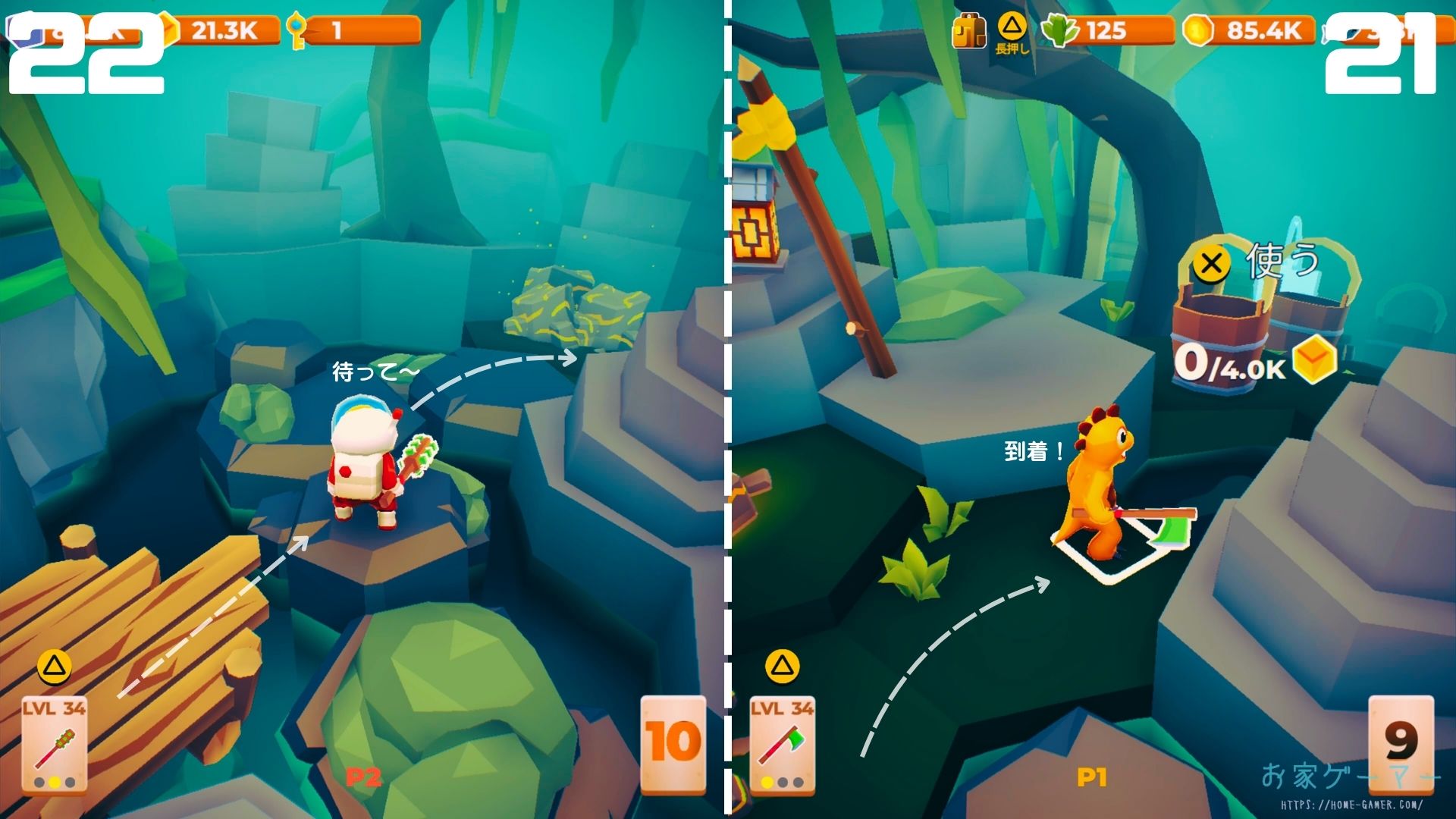Select the LVL 34 spiked club weapon card
1456x819 pixels.
[54, 745]
